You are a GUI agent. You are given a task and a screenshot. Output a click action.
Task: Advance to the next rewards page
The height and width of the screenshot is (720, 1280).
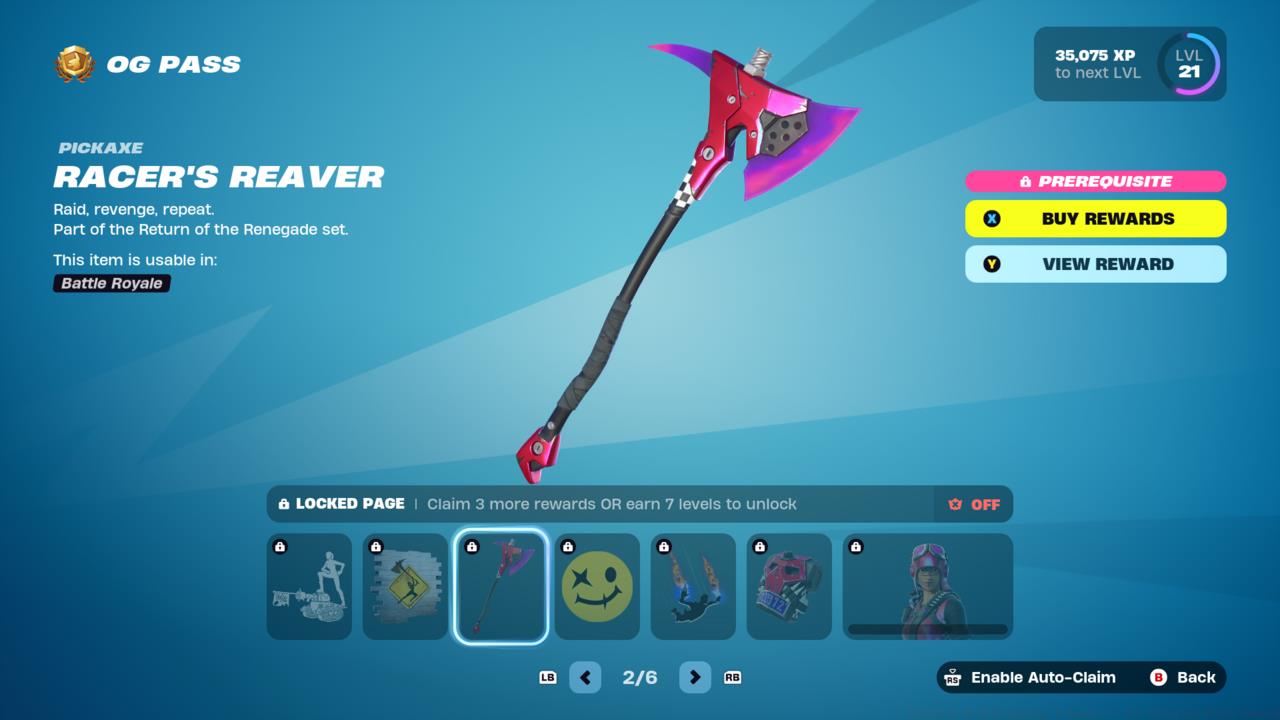pyautogui.click(x=695, y=677)
